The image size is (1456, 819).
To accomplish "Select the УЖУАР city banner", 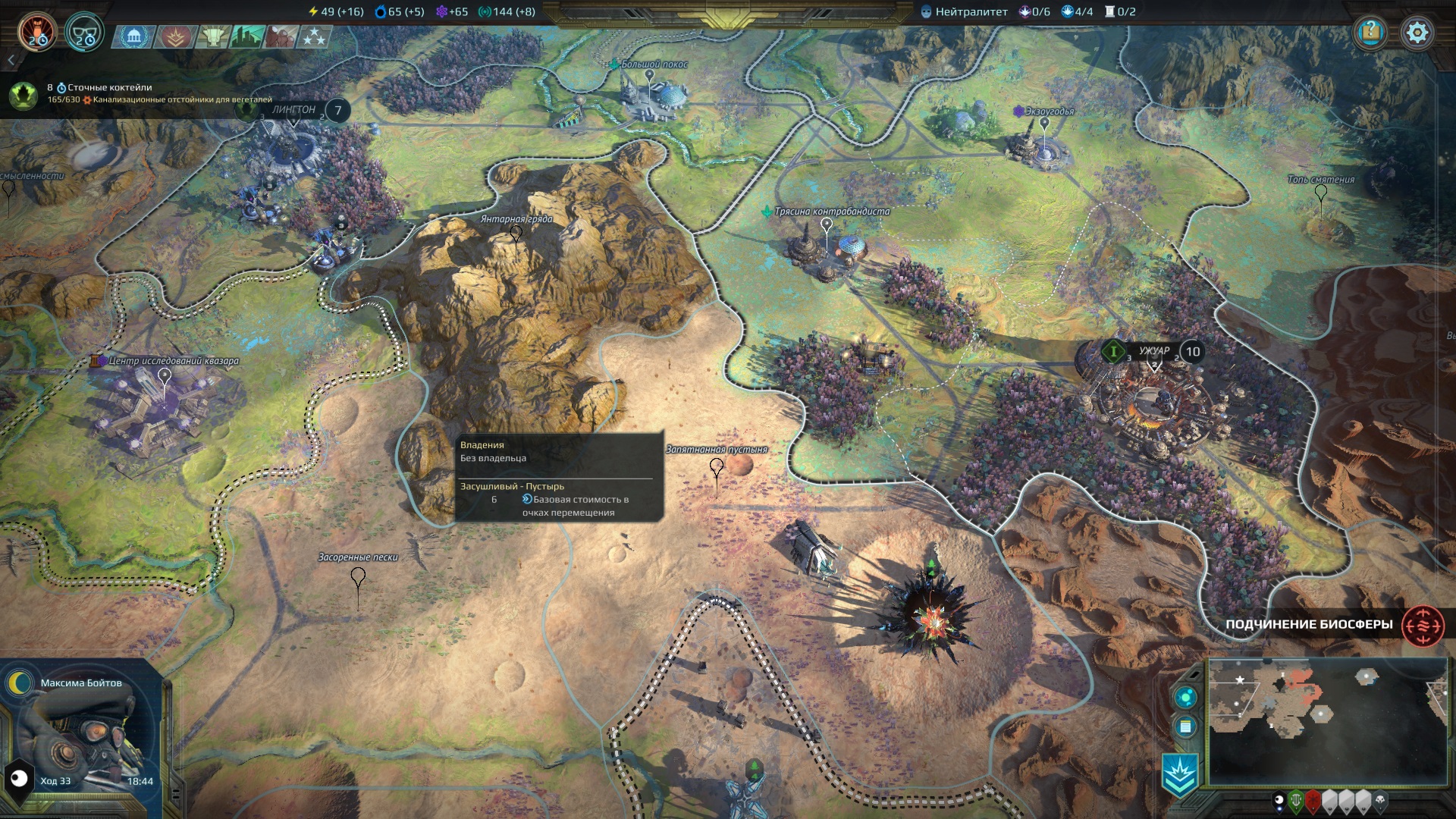I will (x=1154, y=351).
